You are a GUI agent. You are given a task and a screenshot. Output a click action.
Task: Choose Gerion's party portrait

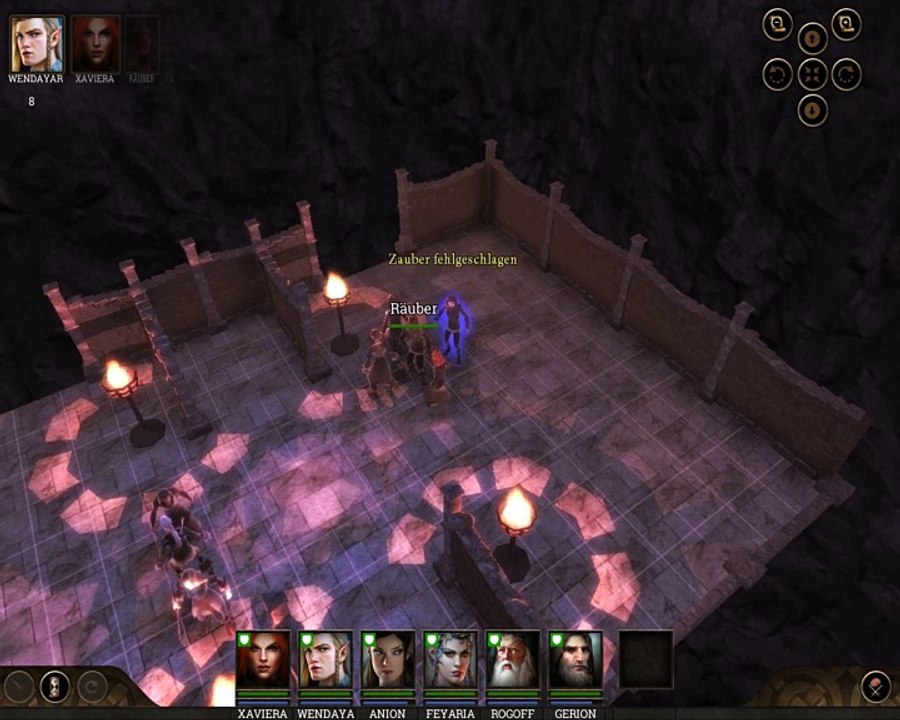[575, 660]
